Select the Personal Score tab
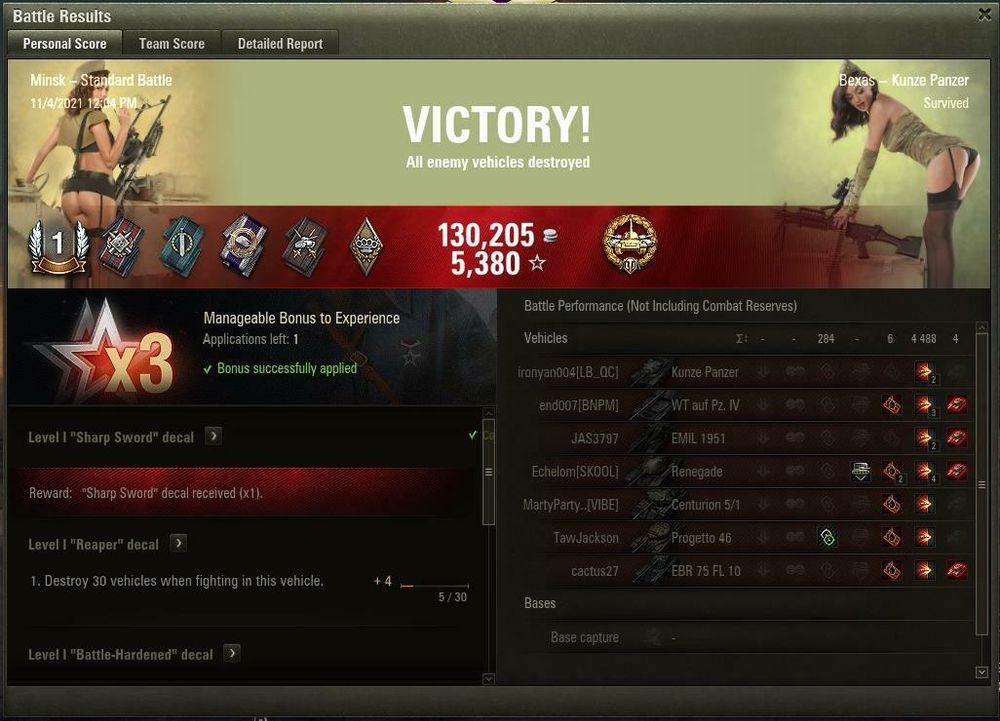Screen dimensions: 1000x721 coord(65,43)
